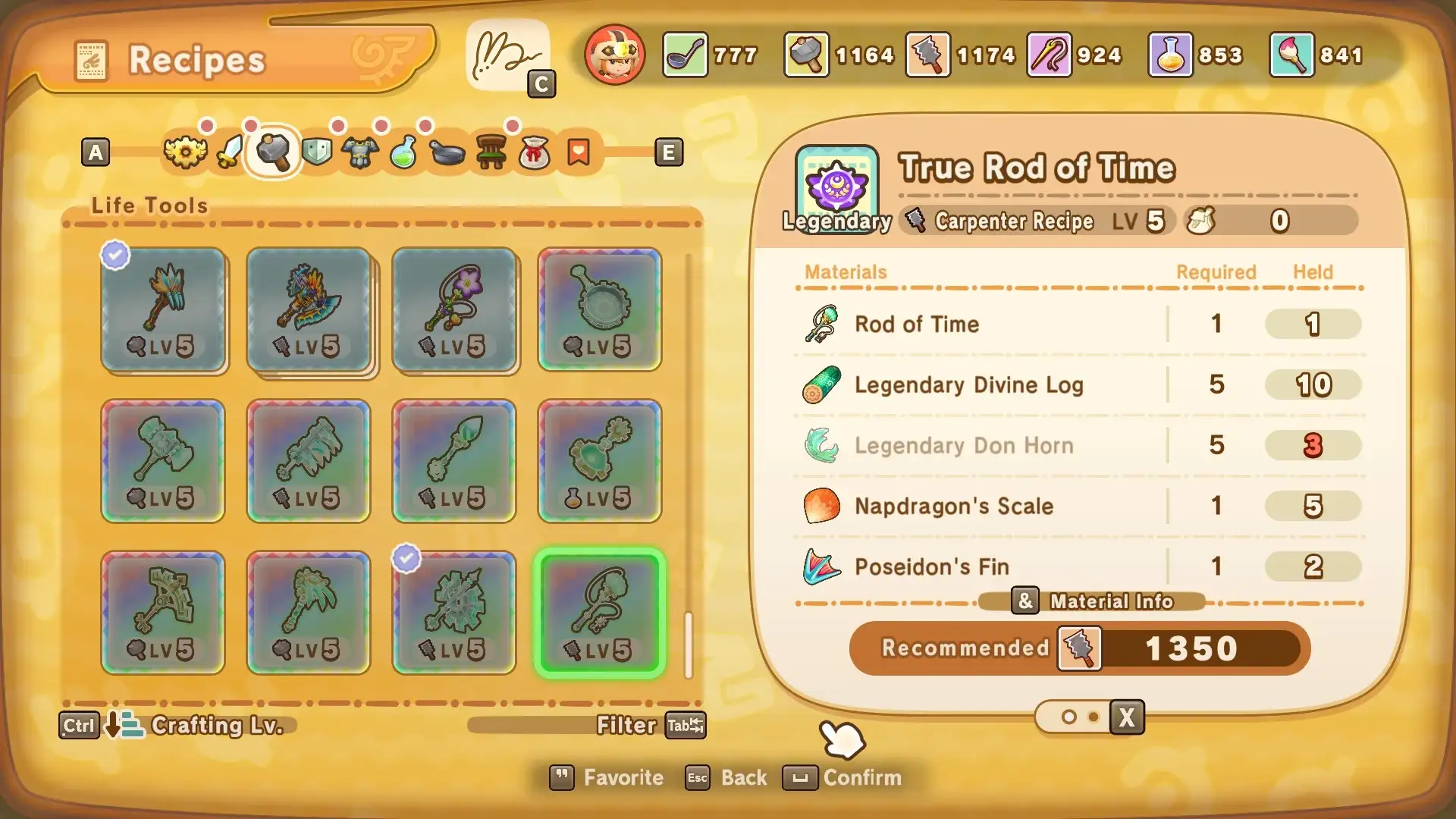1456x819 pixels.
Task: Open the frying pan cooking tab
Action: 447,152
